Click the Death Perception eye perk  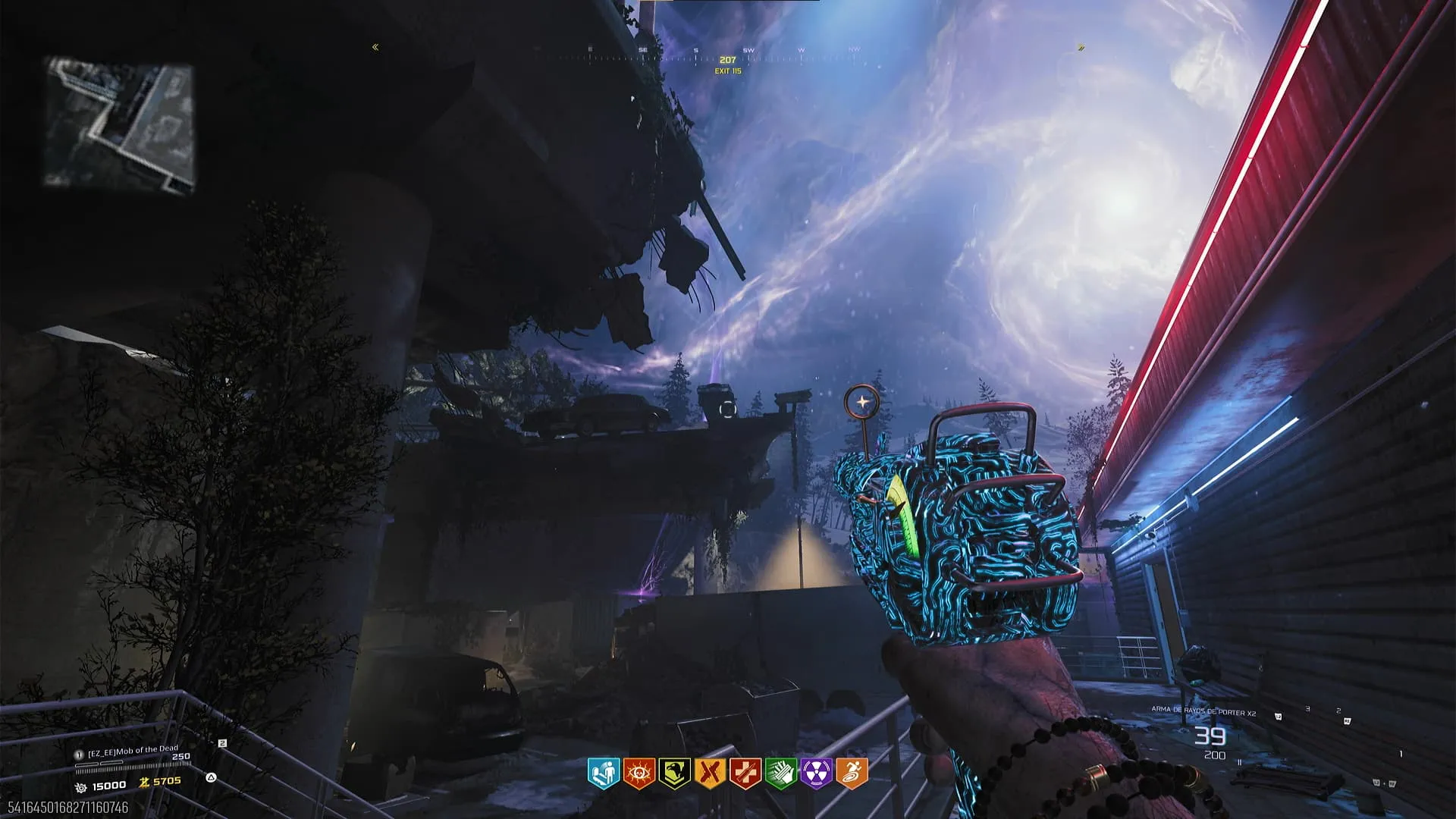639,773
